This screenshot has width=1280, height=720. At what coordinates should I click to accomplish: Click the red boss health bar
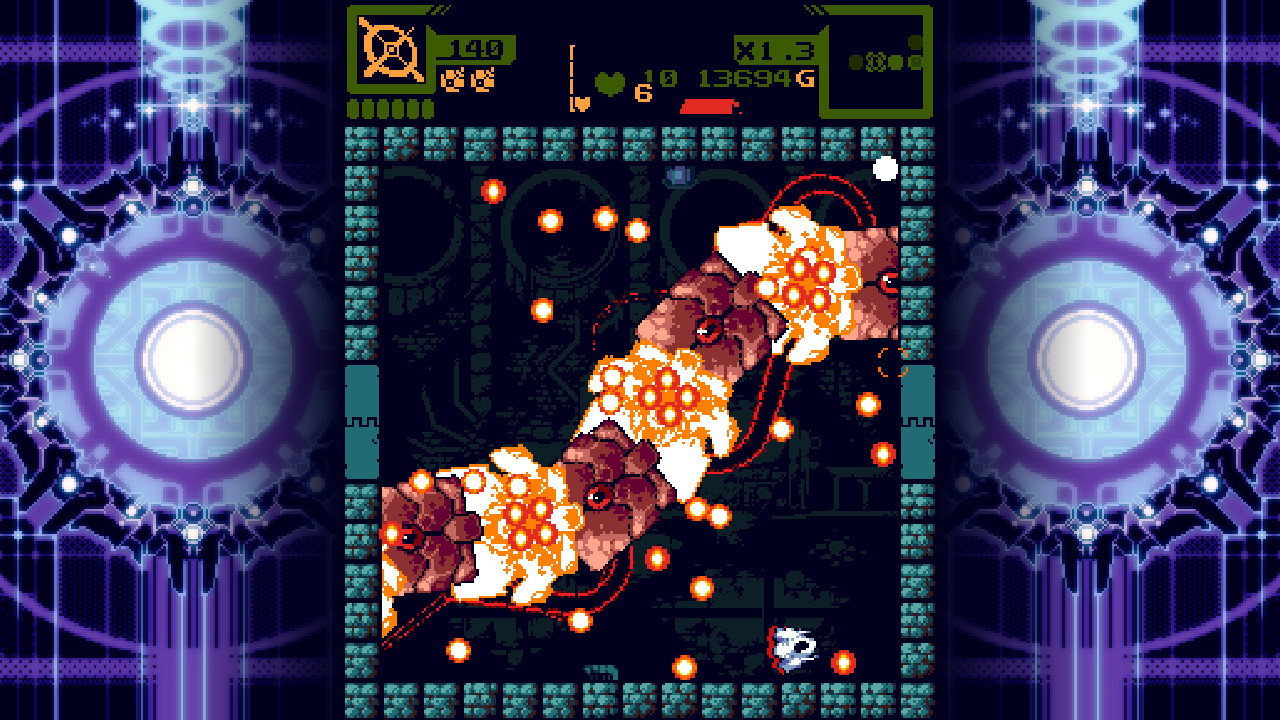[708, 105]
